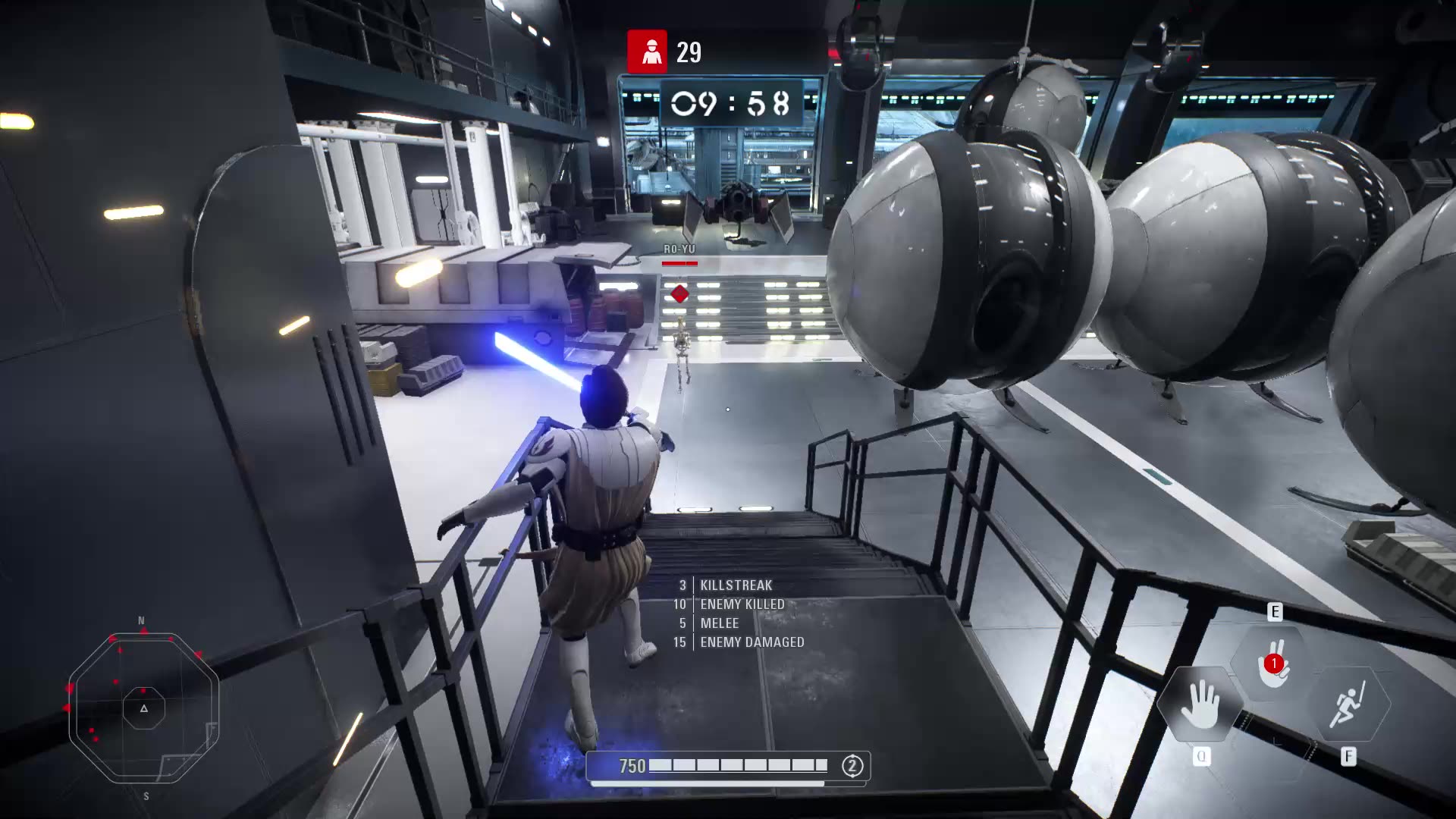Select the ENEMY KILLED feed line showing 10
The image size is (1456, 819).
(x=741, y=604)
